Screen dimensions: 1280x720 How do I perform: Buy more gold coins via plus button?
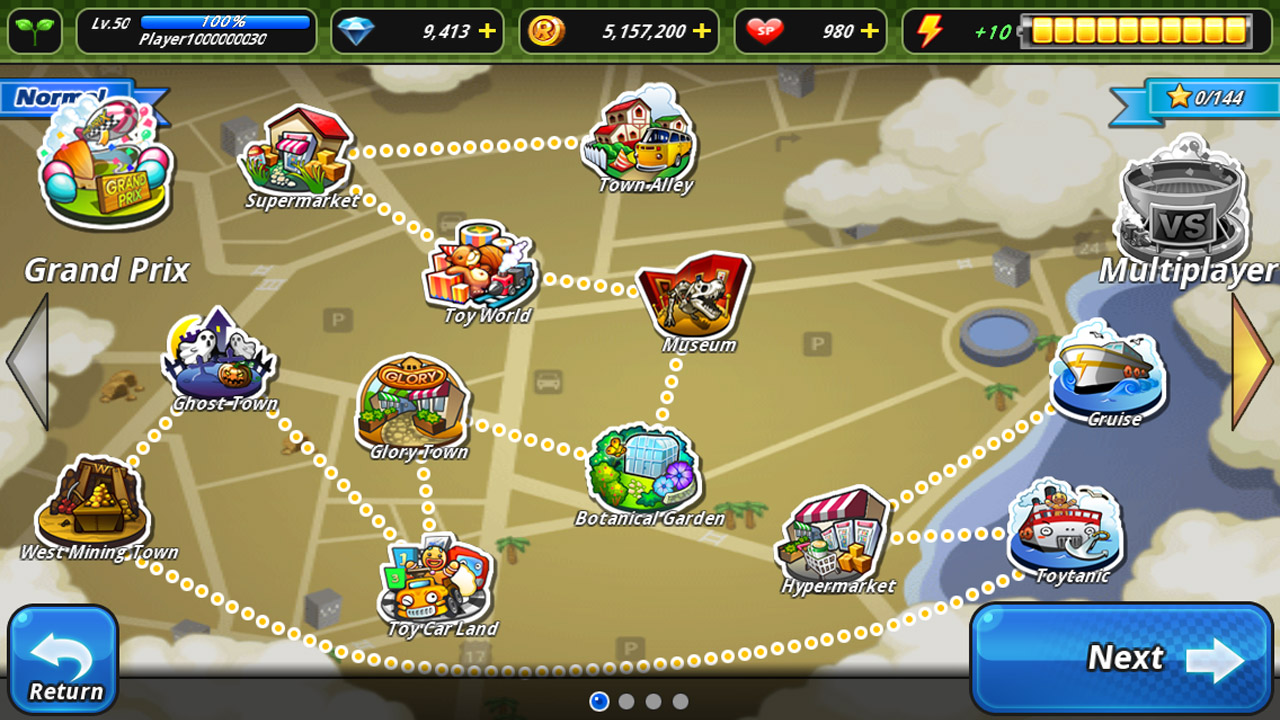(702, 31)
